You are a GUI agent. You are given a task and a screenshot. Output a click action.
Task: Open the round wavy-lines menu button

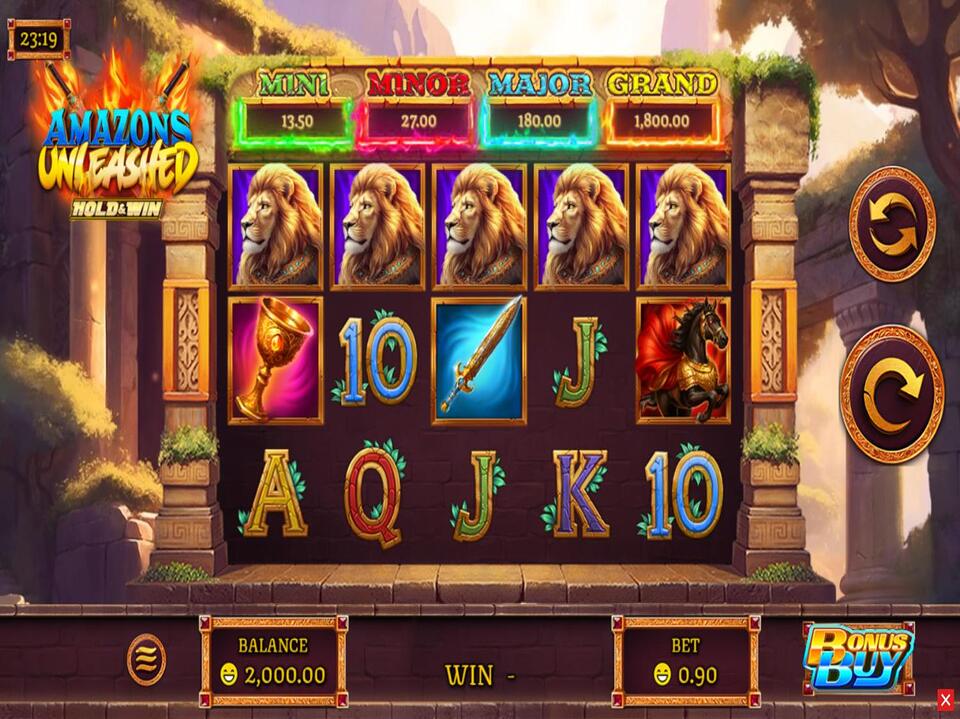pyautogui.click(x=146, y=660)
